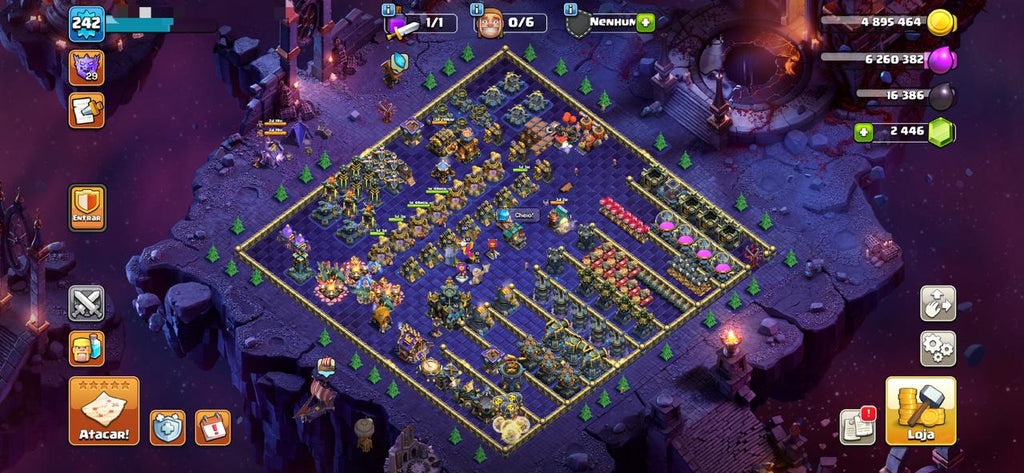This screenshot has width=1024, height=473.
Task: Select the purple clan badge icon
Action: (86, 67)
